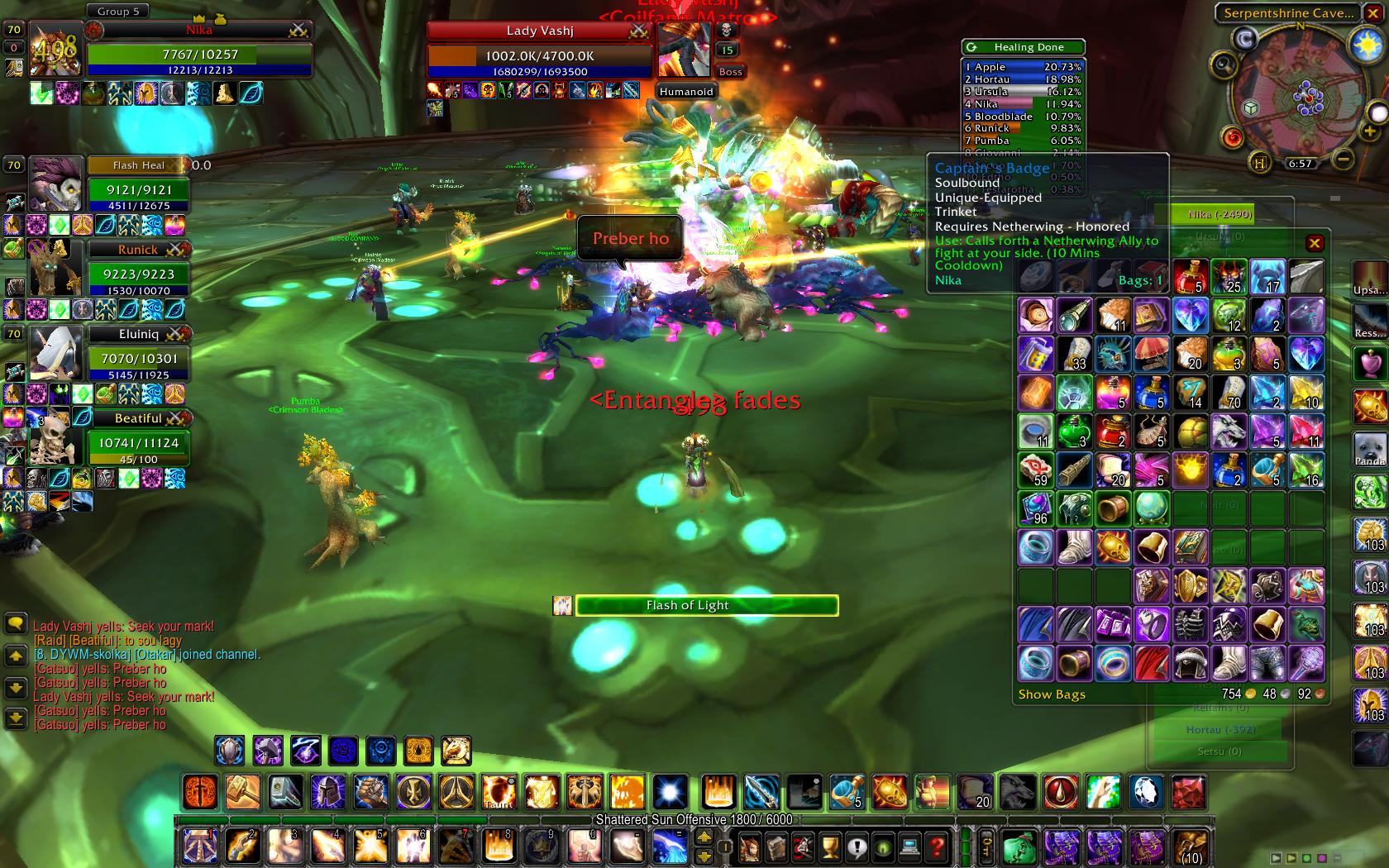This screenshot has height=868, width=1389.
Task: Open the chat speech bubble menu
Action: coord(14,622)
